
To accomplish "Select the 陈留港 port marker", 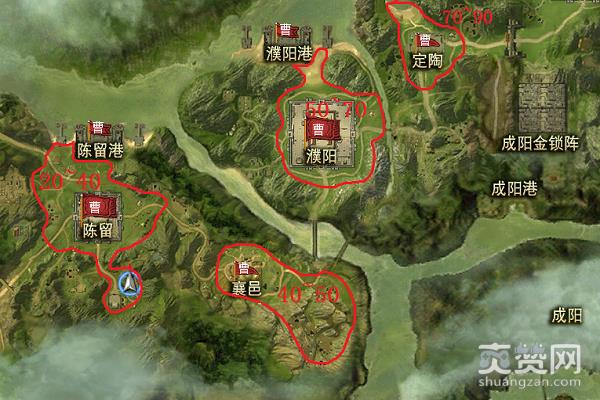I will (100, 130).
